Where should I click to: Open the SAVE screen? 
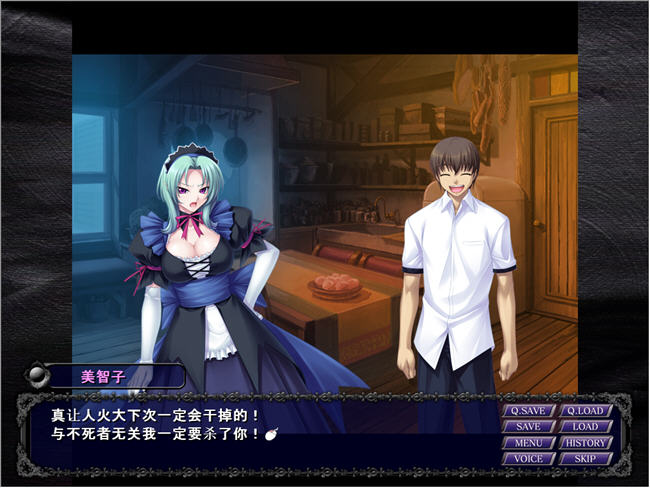coord(529,426)
